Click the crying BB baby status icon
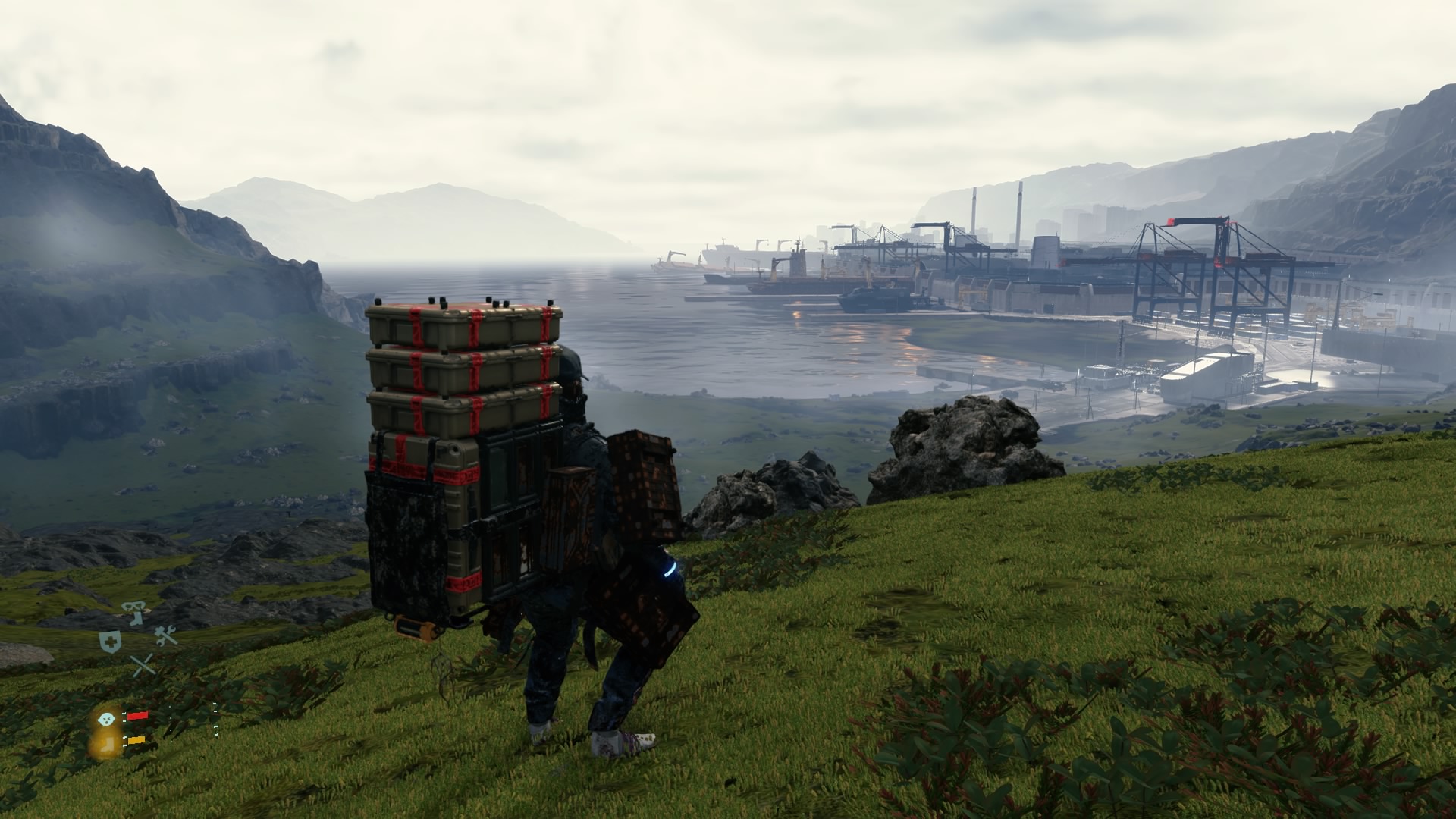The height and width of the screenshot is (819, 1456). click(106, 717)
